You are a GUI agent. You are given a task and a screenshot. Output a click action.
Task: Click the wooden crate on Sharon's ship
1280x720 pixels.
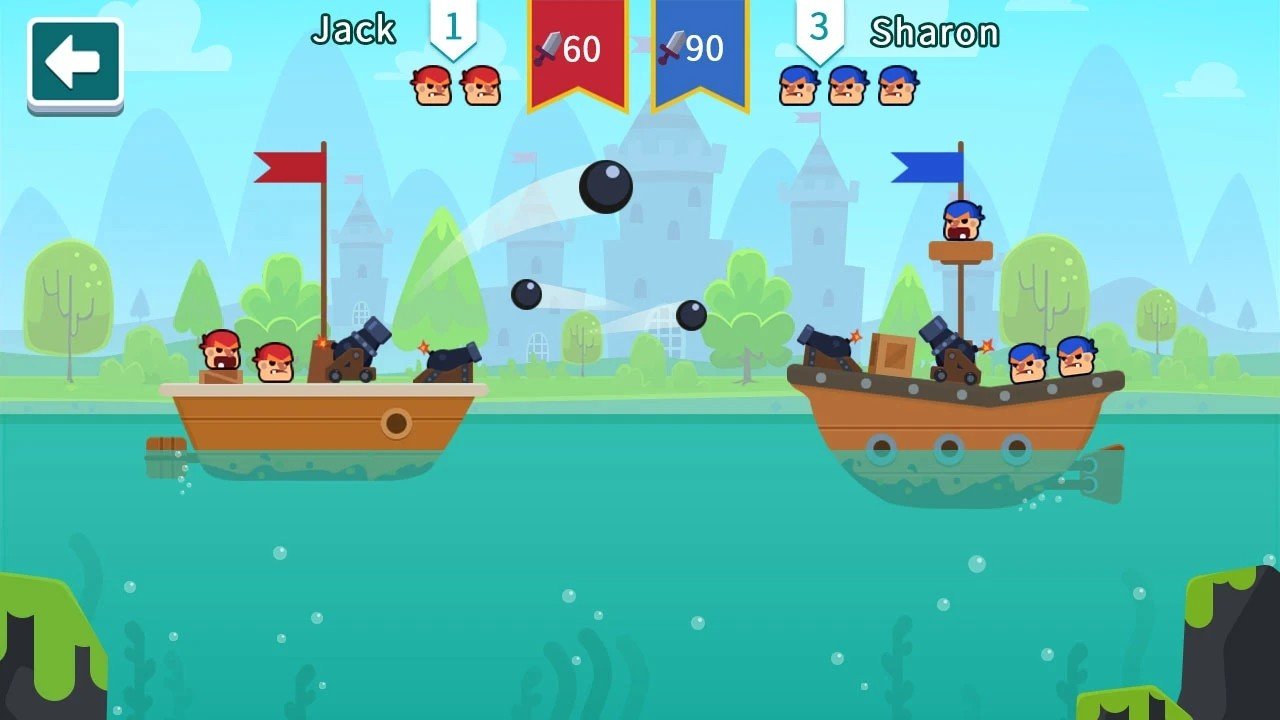[x=893, y=355]
